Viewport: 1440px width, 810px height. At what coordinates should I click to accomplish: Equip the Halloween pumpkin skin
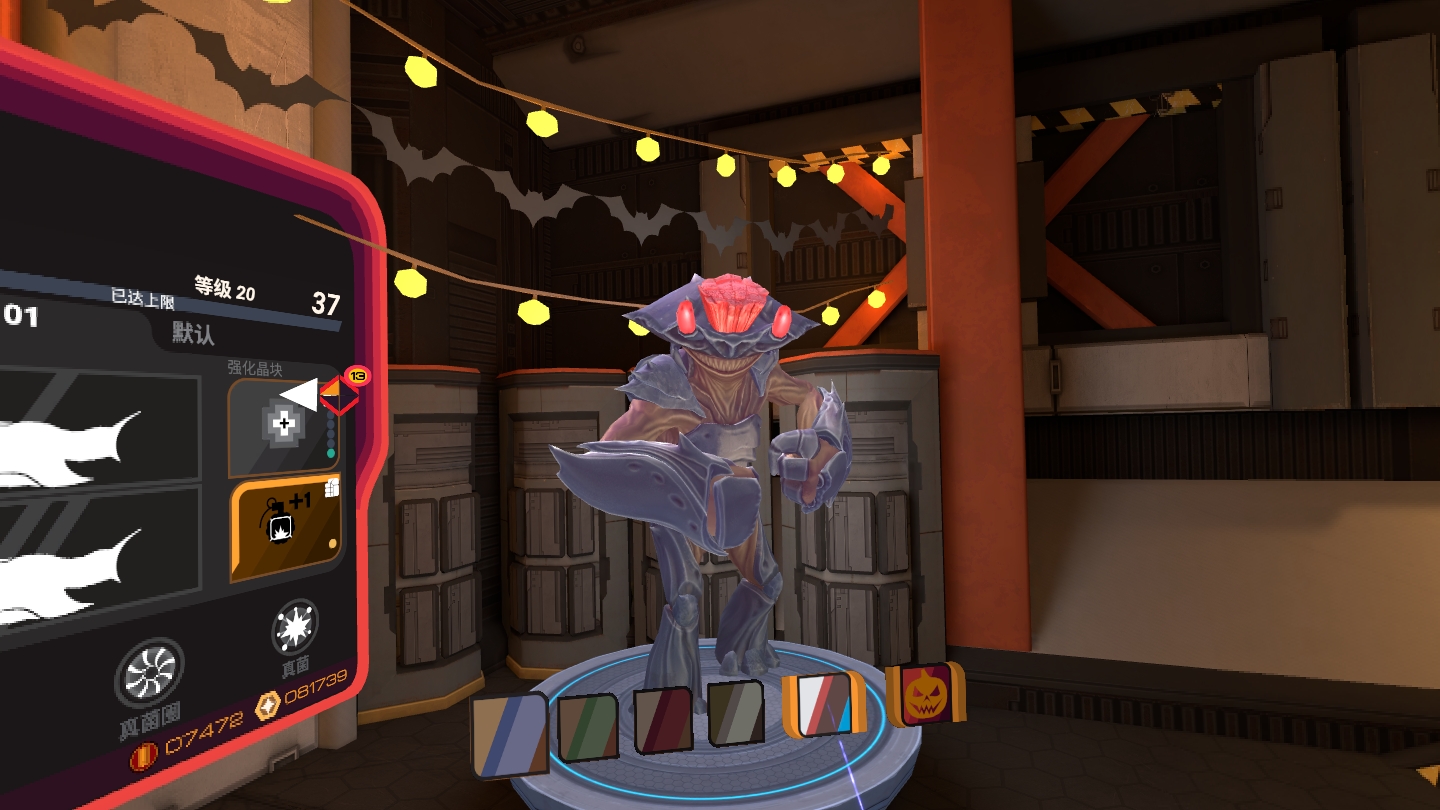point(926,694)
